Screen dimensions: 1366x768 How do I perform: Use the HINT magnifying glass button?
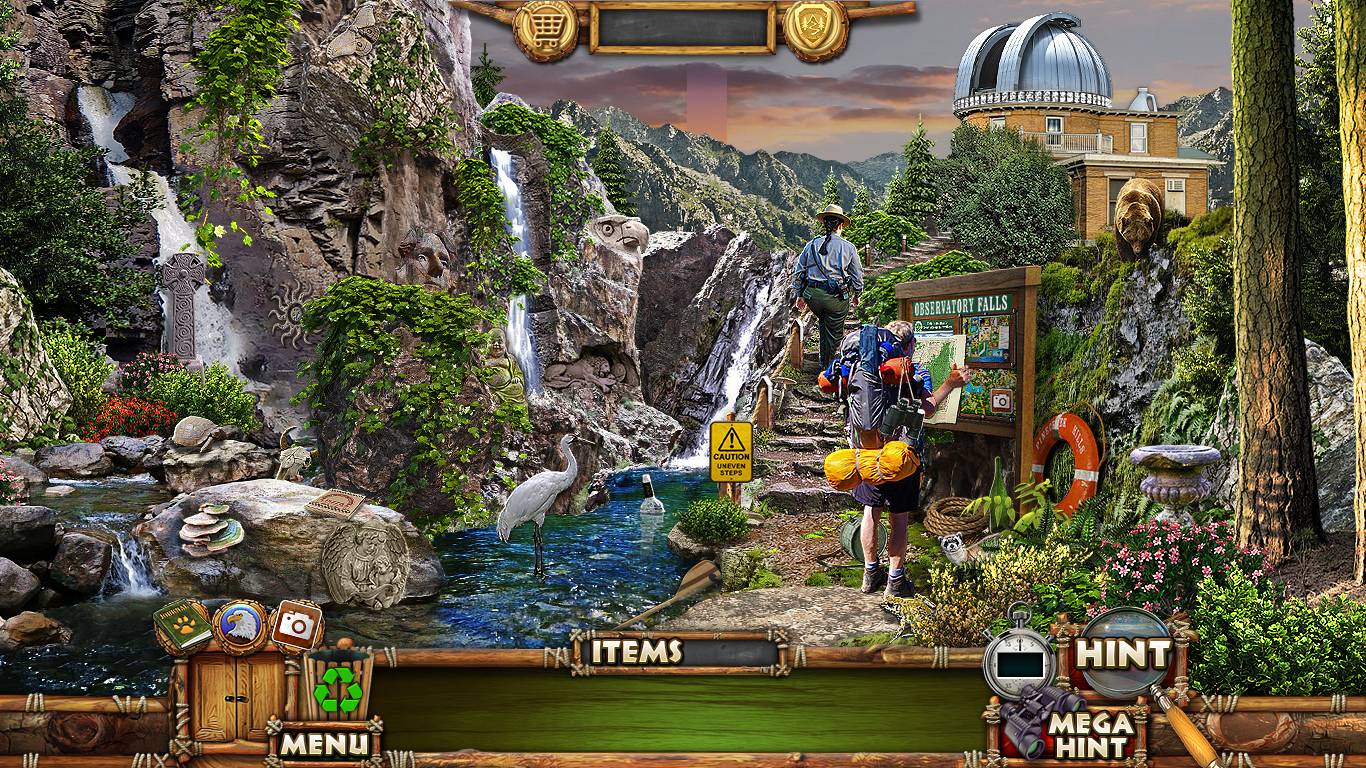click(x=1122, y=655)
